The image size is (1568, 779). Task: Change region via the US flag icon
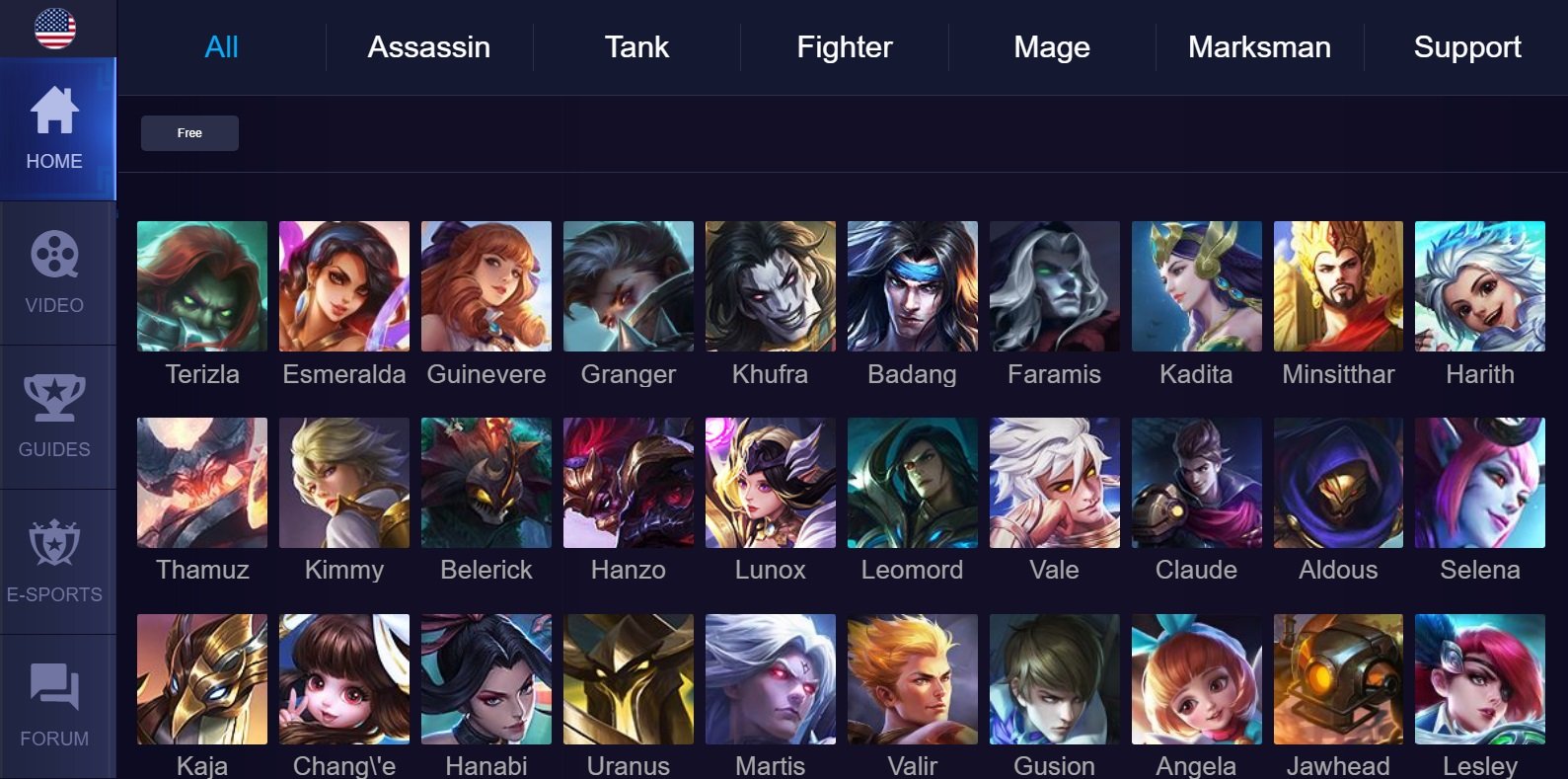tap(55, 28)
